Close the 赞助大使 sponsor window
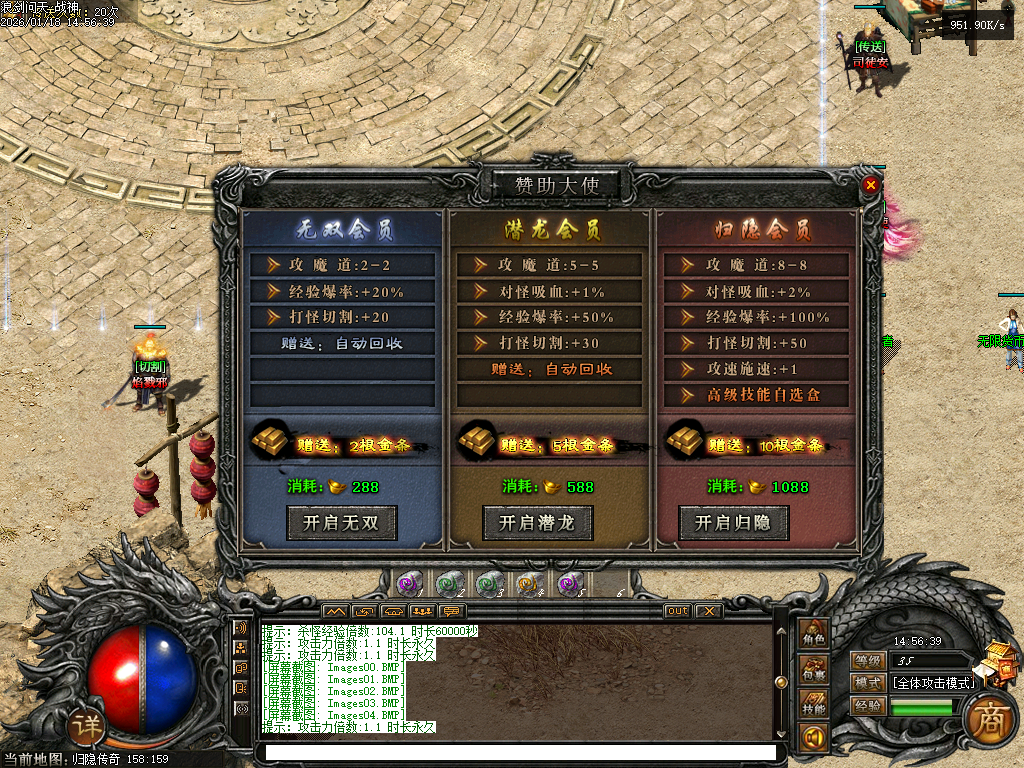Image resolution: width=1024 pixels, height=768 pixels. pos(870,185)
